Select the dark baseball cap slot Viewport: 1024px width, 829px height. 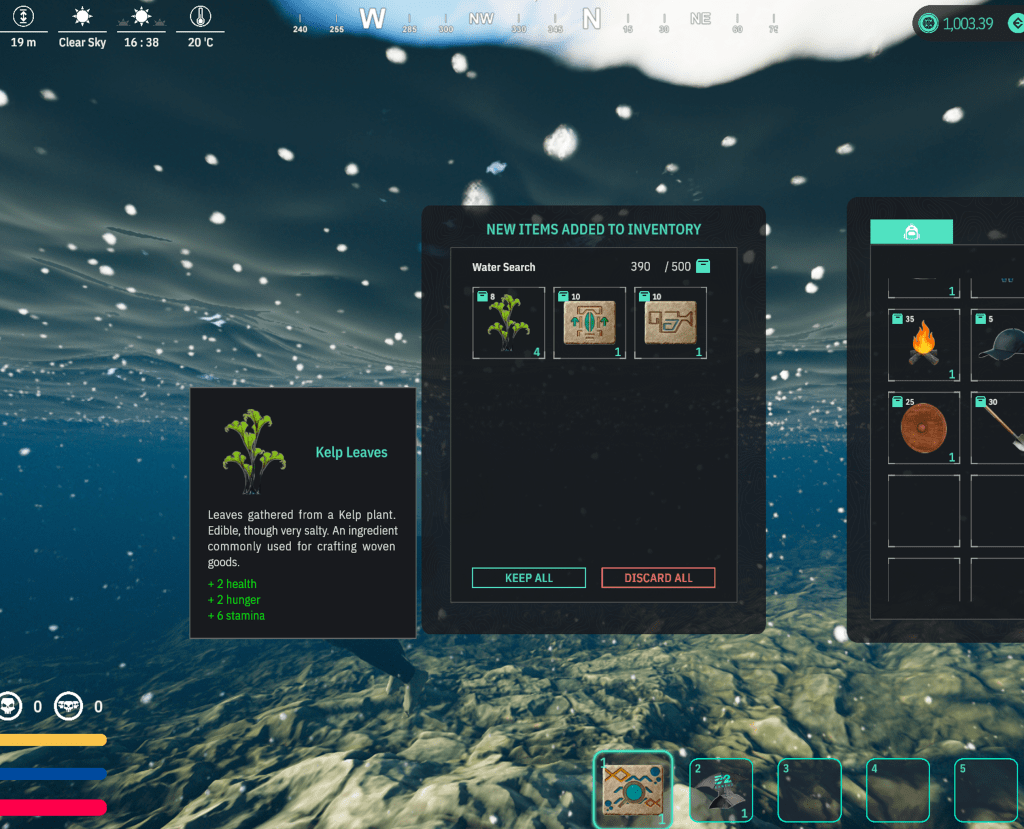(999, 345)
